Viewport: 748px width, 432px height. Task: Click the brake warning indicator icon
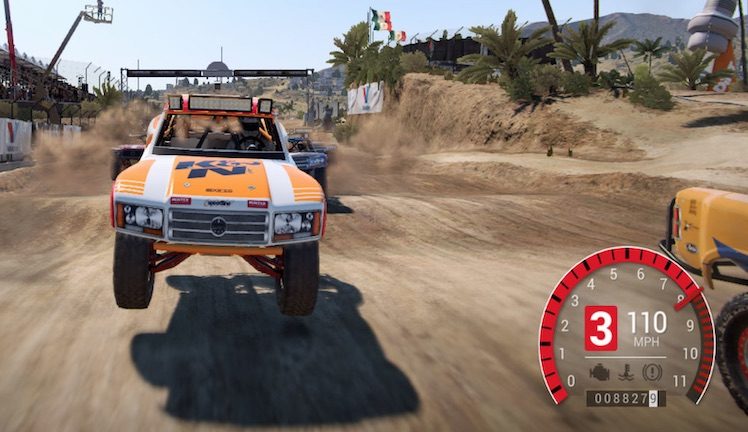(652, 371)
